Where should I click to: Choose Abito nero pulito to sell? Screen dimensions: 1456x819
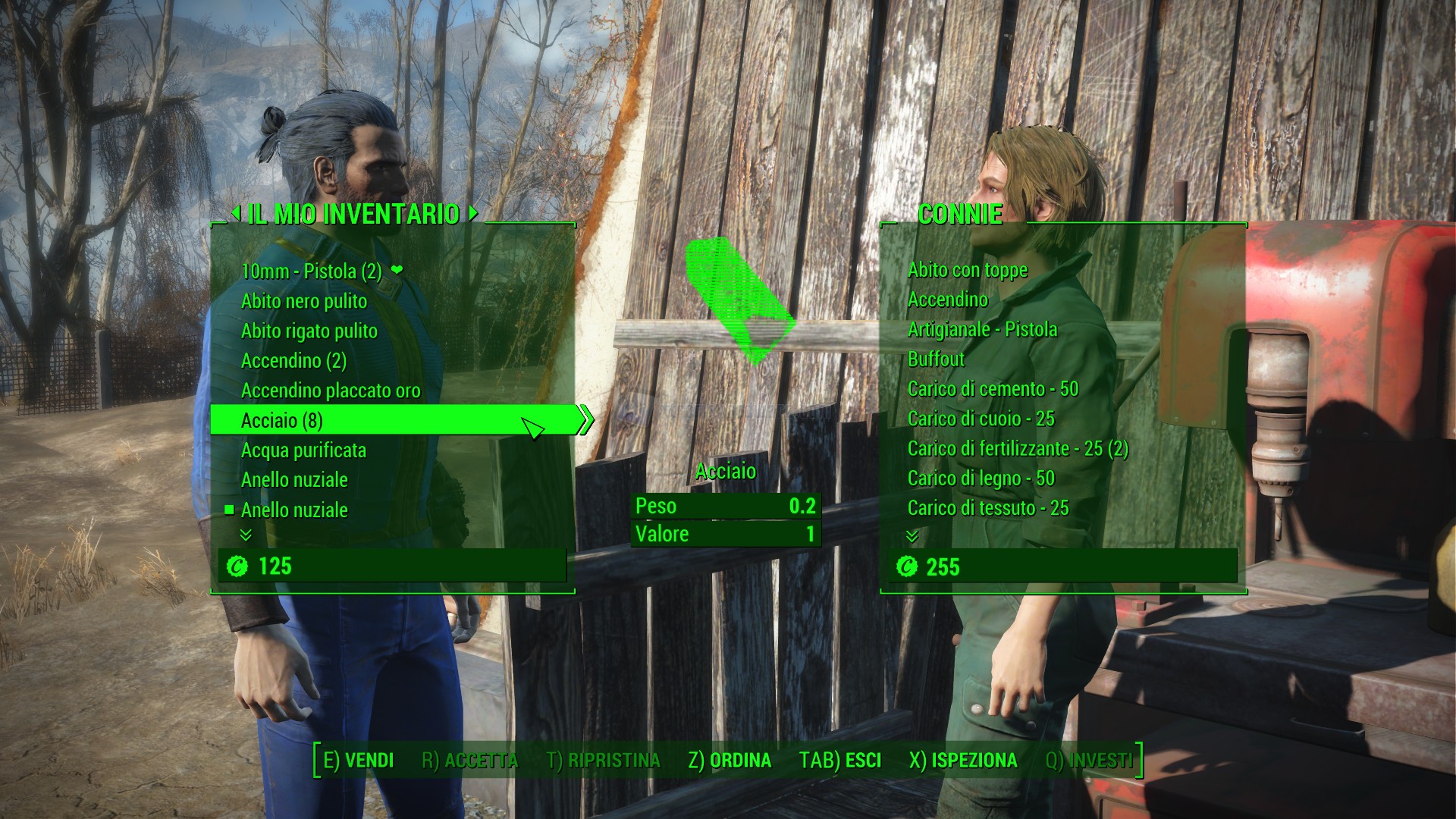(x=303, y=301)
